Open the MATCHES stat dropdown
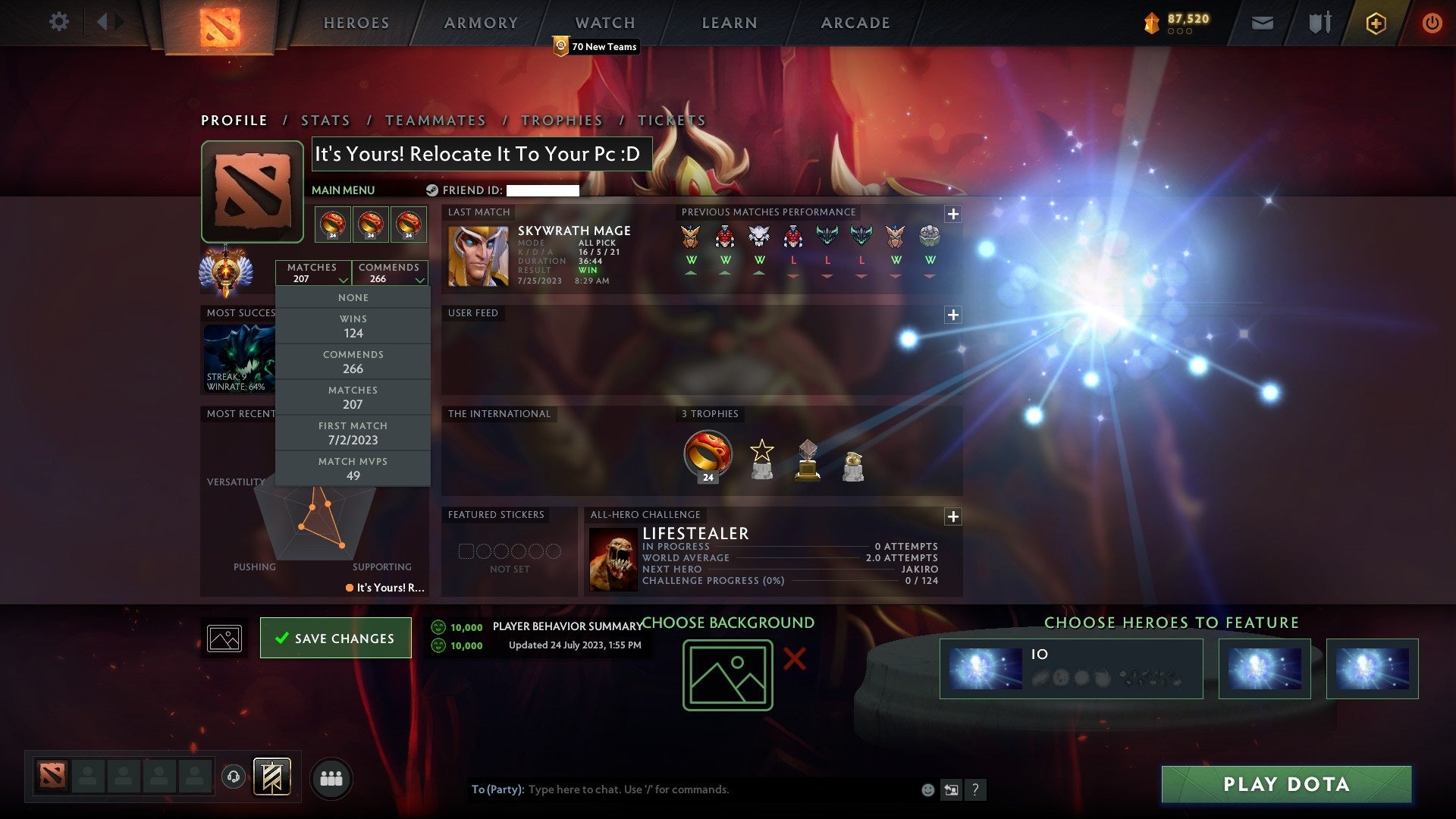Screen dimensions: 1456x819 313,273
